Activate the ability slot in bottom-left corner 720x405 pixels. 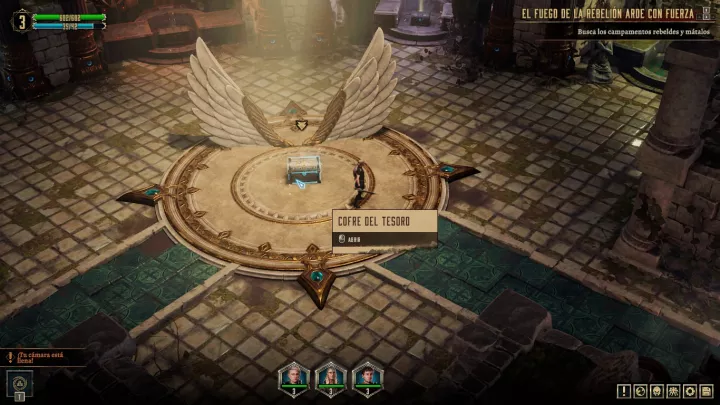19,383
